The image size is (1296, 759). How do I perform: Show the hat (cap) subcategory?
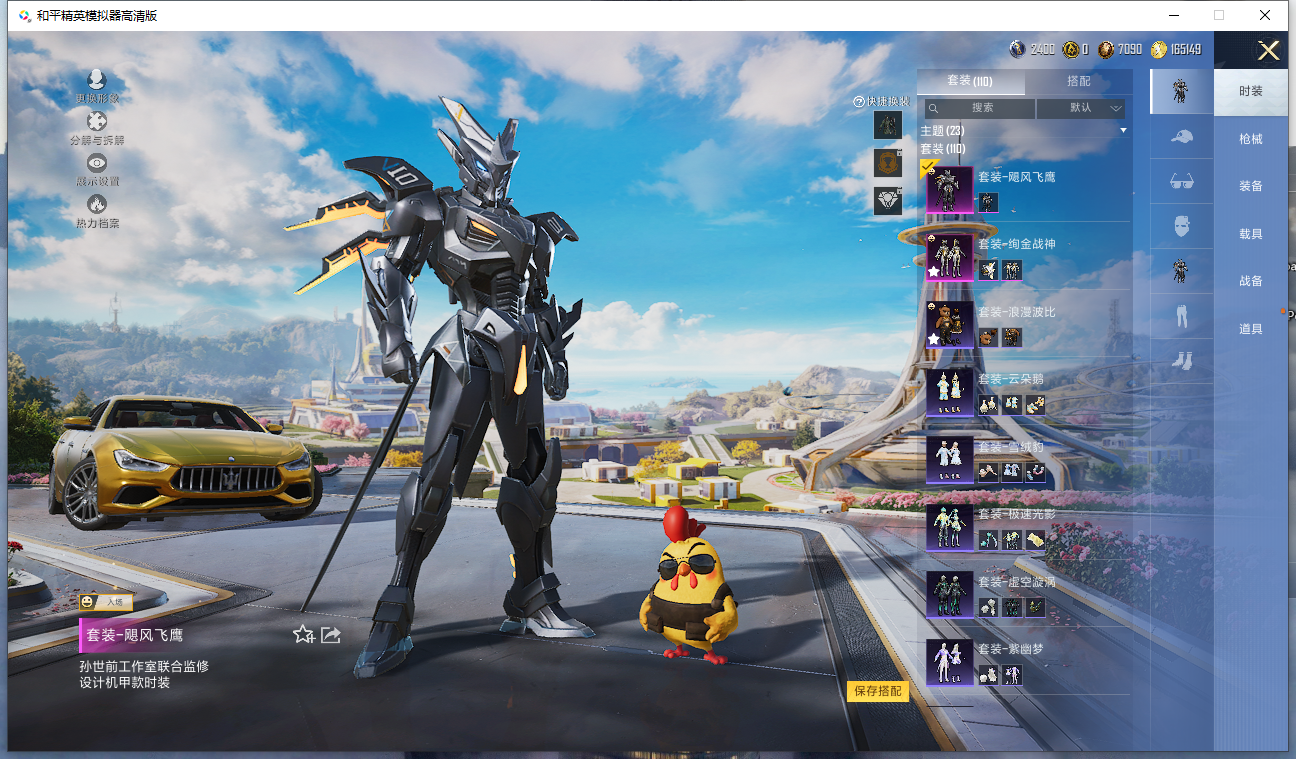1181,137
